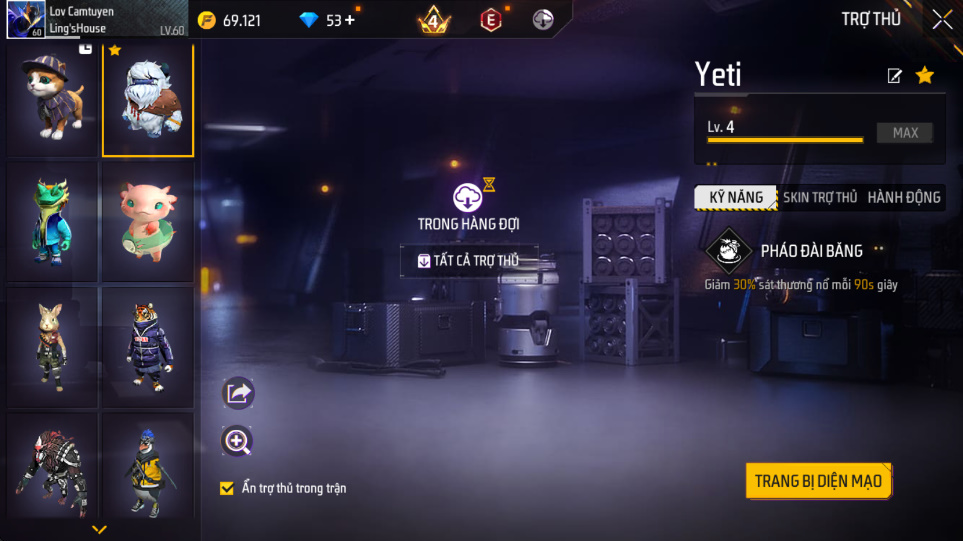963x541 pixels.
Task: Toggle the Ẩn trợ thủ trong trận checkbox
Action: 227,488
